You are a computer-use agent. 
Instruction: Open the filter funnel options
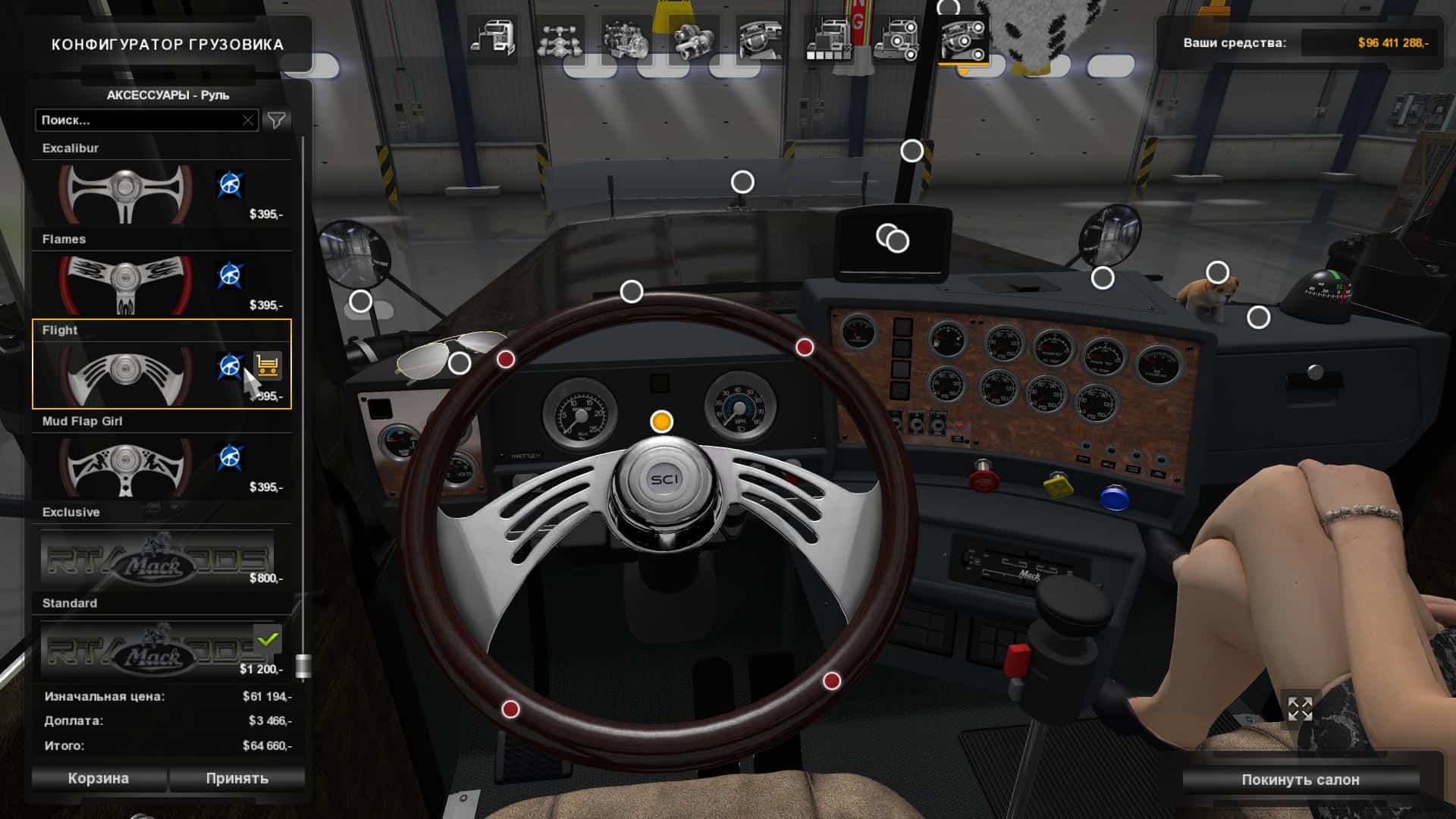point(277,120)
